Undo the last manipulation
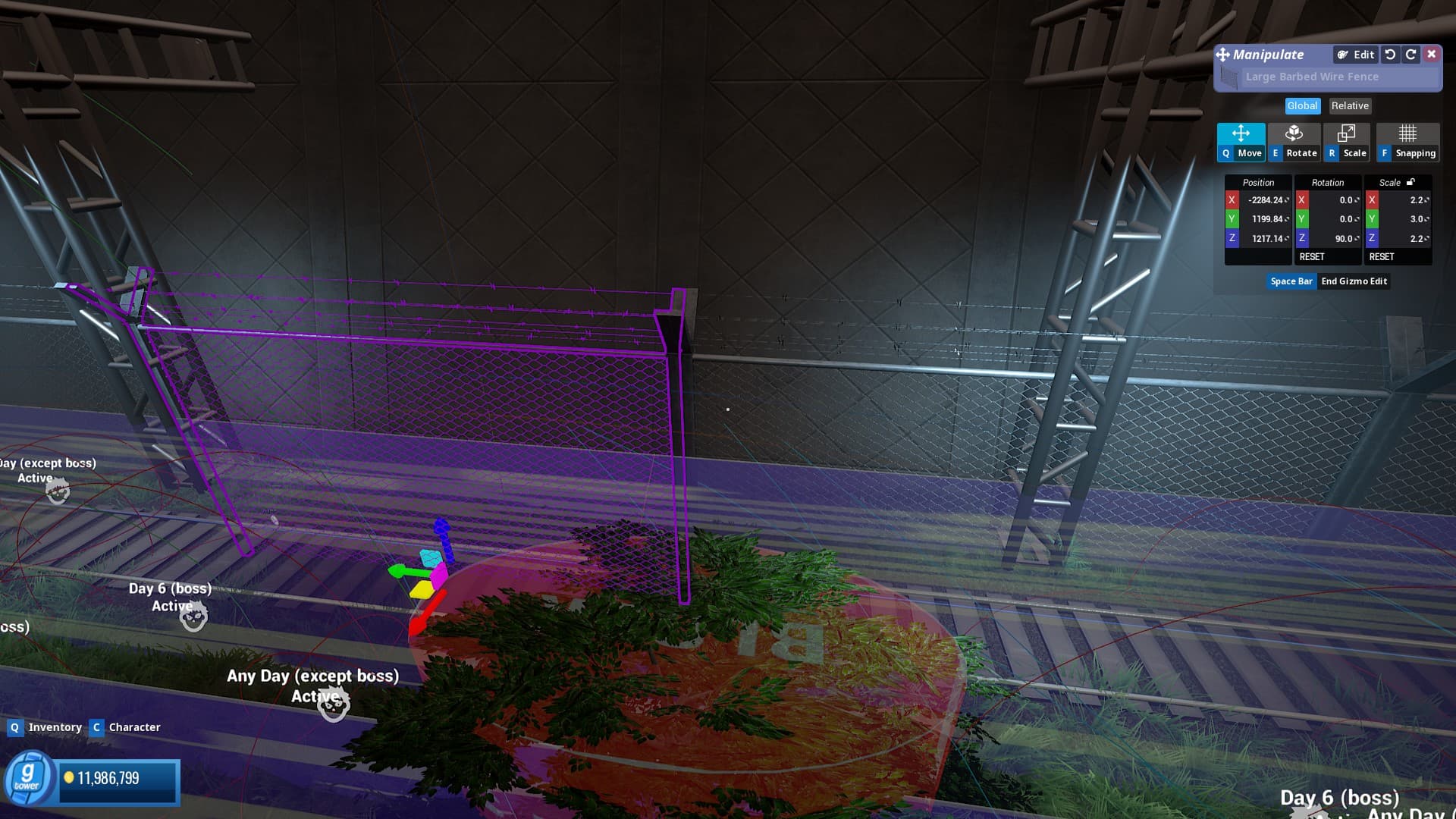1456x819 pixels. [1390, 55]
